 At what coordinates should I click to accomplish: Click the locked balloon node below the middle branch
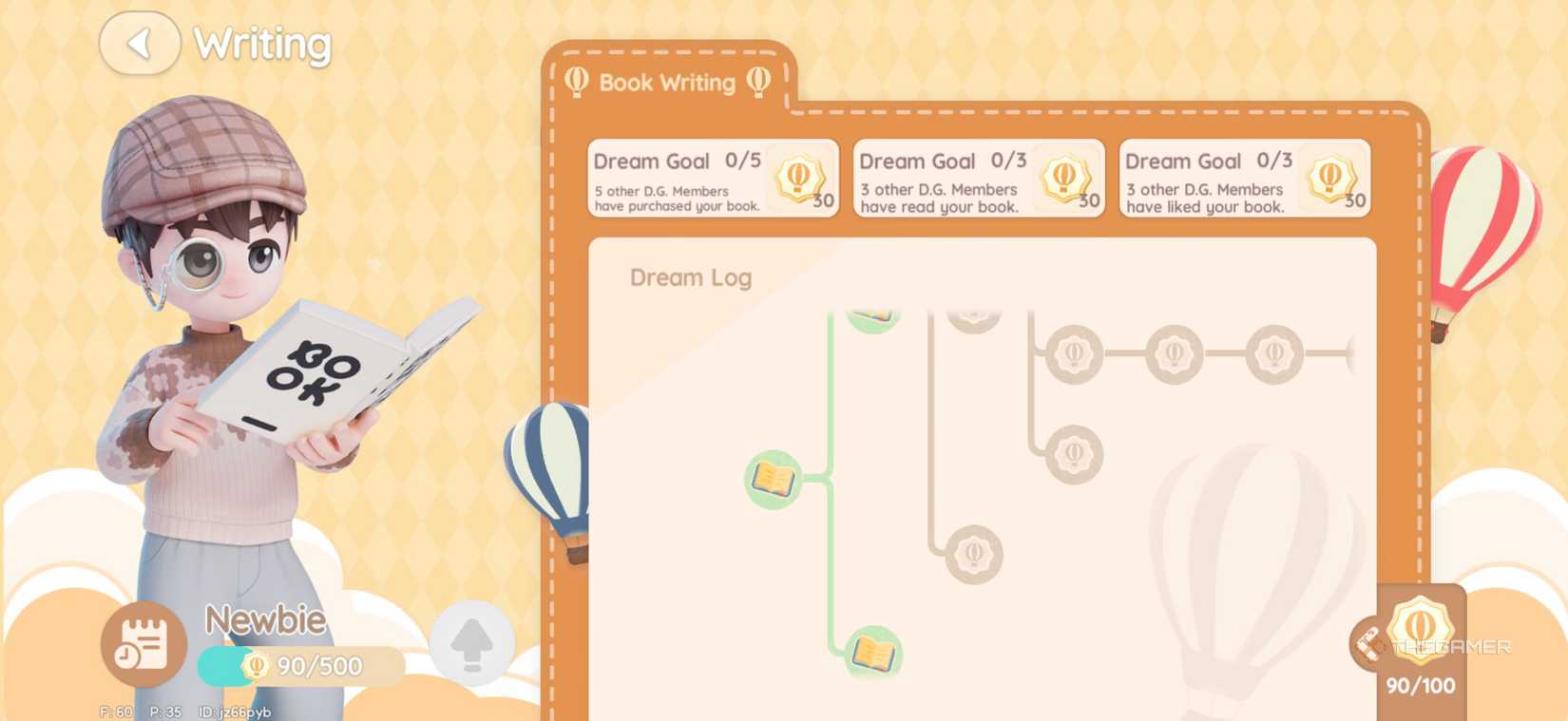point(974,552)
